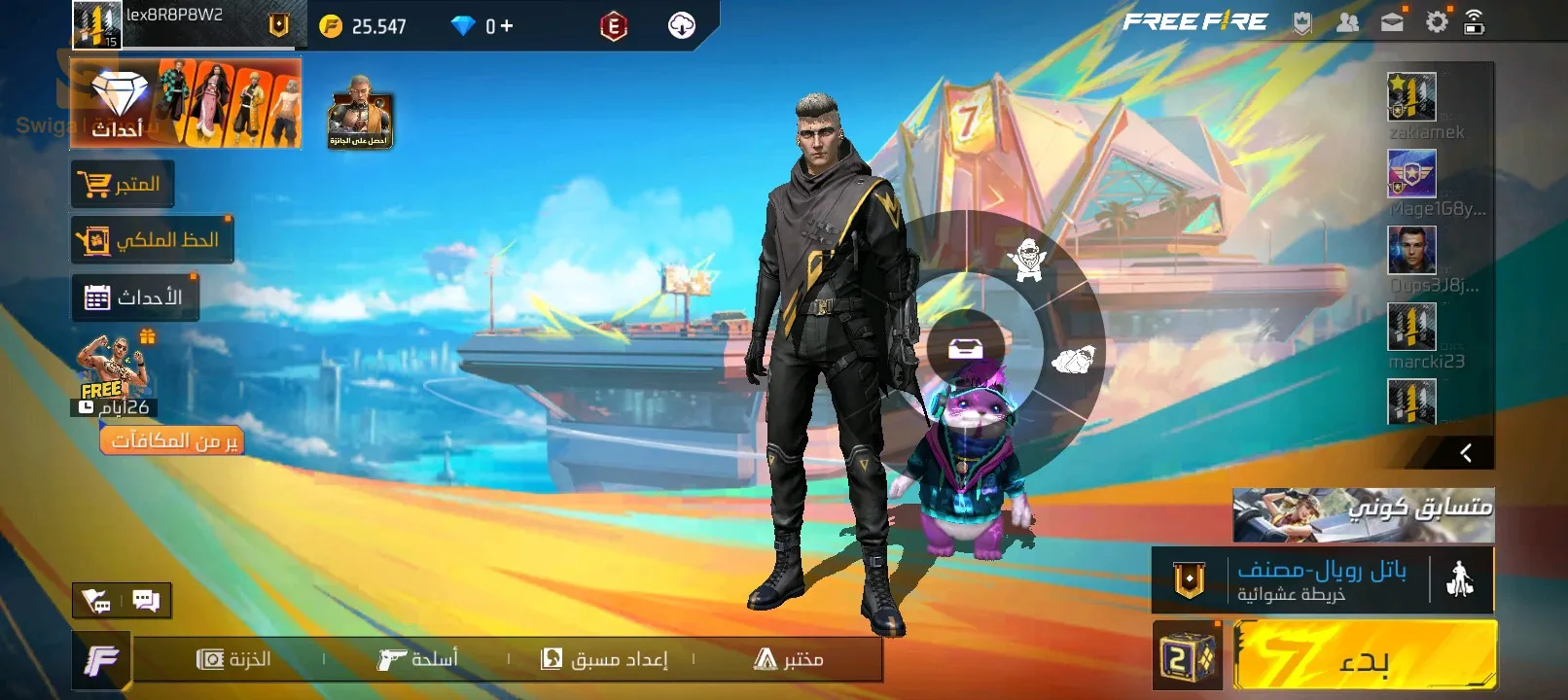Open the chat speech bubble button
The image size is (1568, 700).
click(x=146, y=600)
